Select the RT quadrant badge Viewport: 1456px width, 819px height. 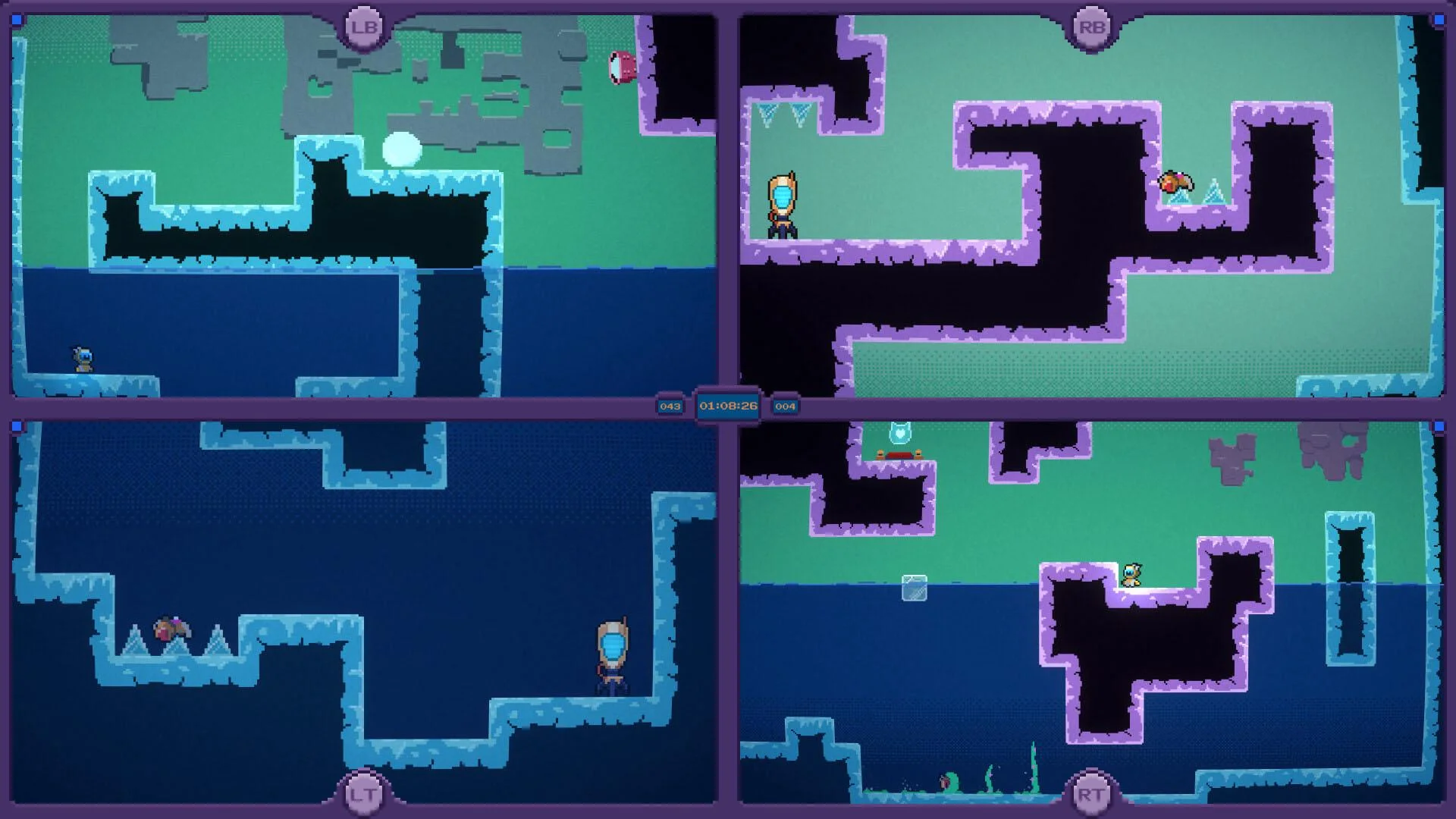[x=1090, y=795]
